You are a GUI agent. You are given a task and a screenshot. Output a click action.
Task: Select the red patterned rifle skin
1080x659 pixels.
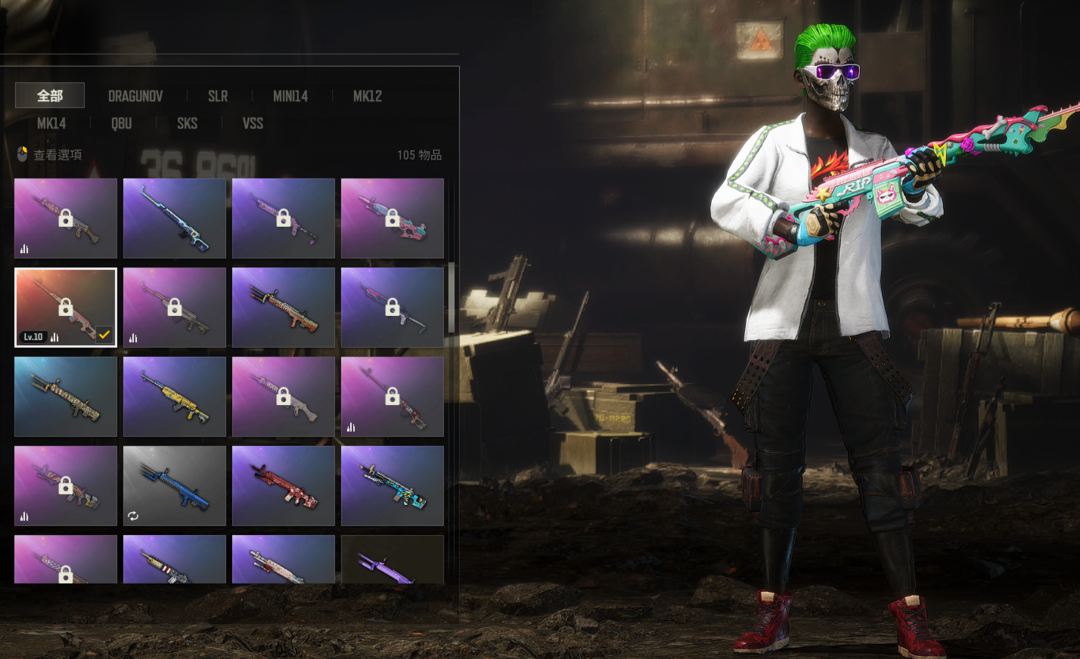[283, 486]
